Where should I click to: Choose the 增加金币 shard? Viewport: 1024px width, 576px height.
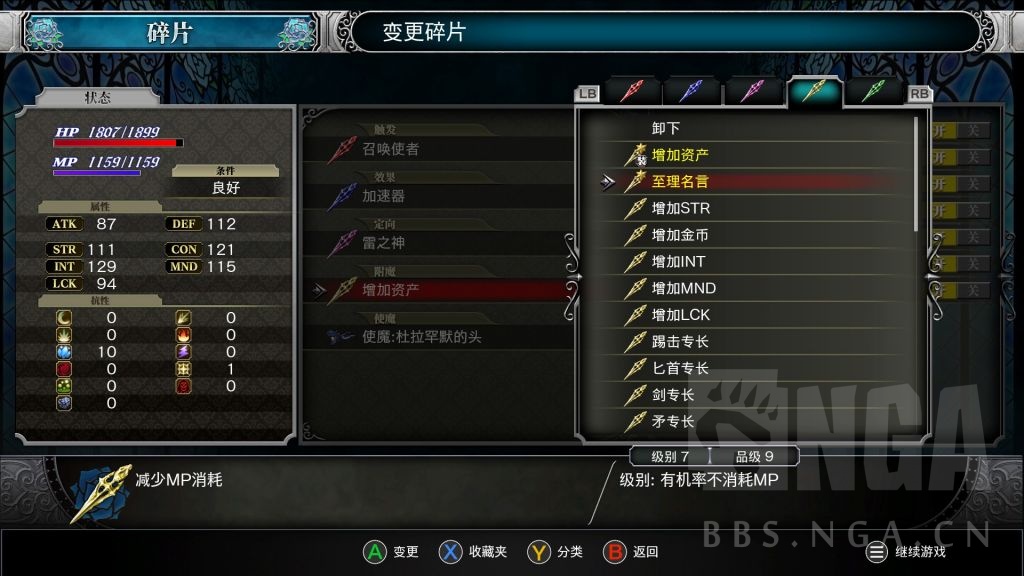[680, 235]
